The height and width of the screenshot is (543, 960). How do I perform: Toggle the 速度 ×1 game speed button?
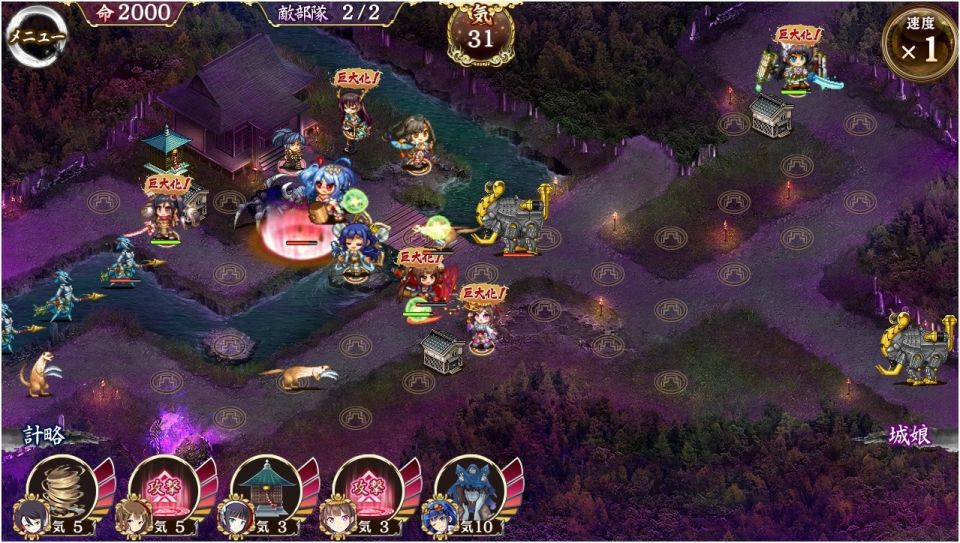[920, 44]
